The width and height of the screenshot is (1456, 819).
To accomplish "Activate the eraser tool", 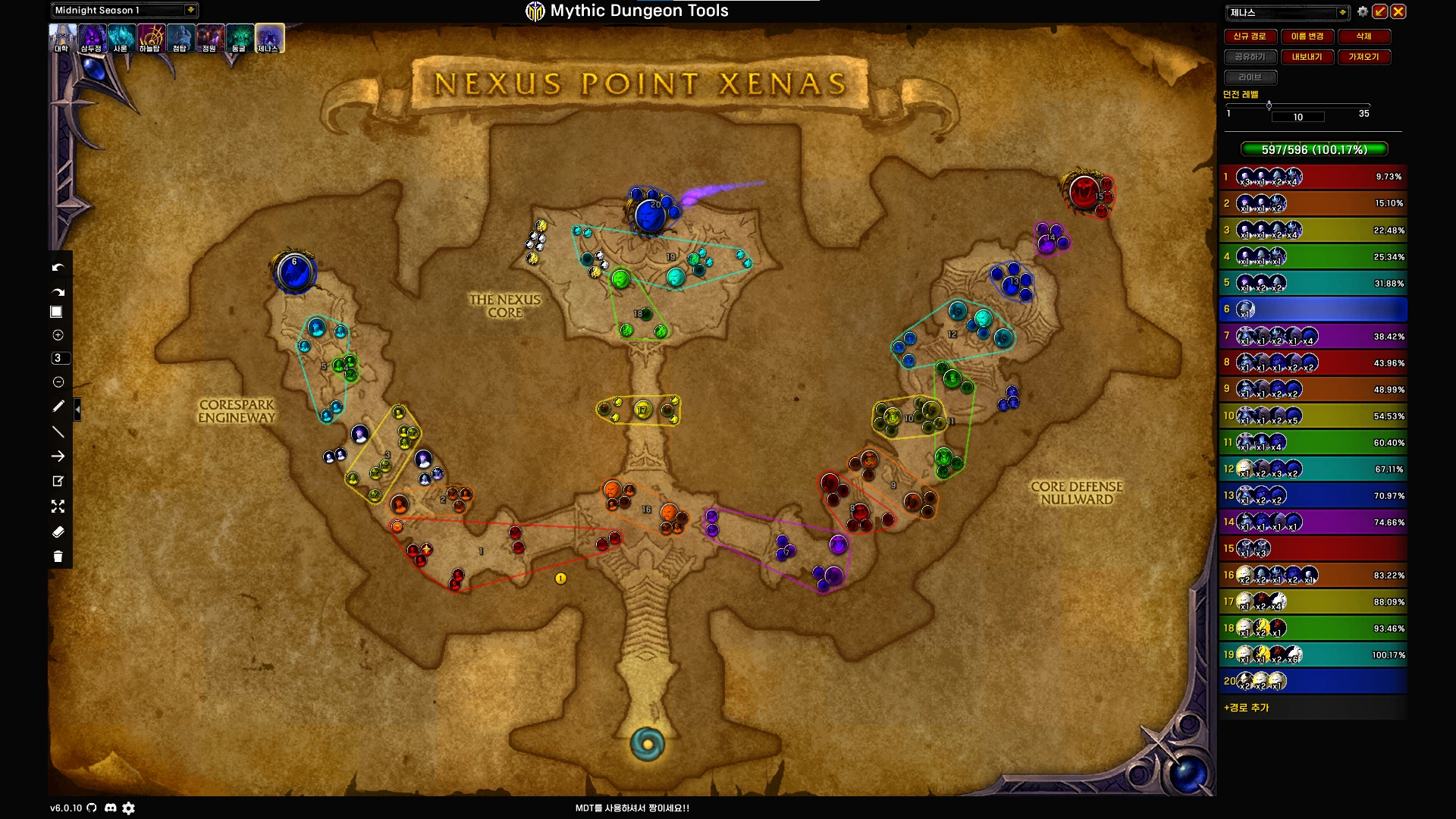I will tap(58, 532).
